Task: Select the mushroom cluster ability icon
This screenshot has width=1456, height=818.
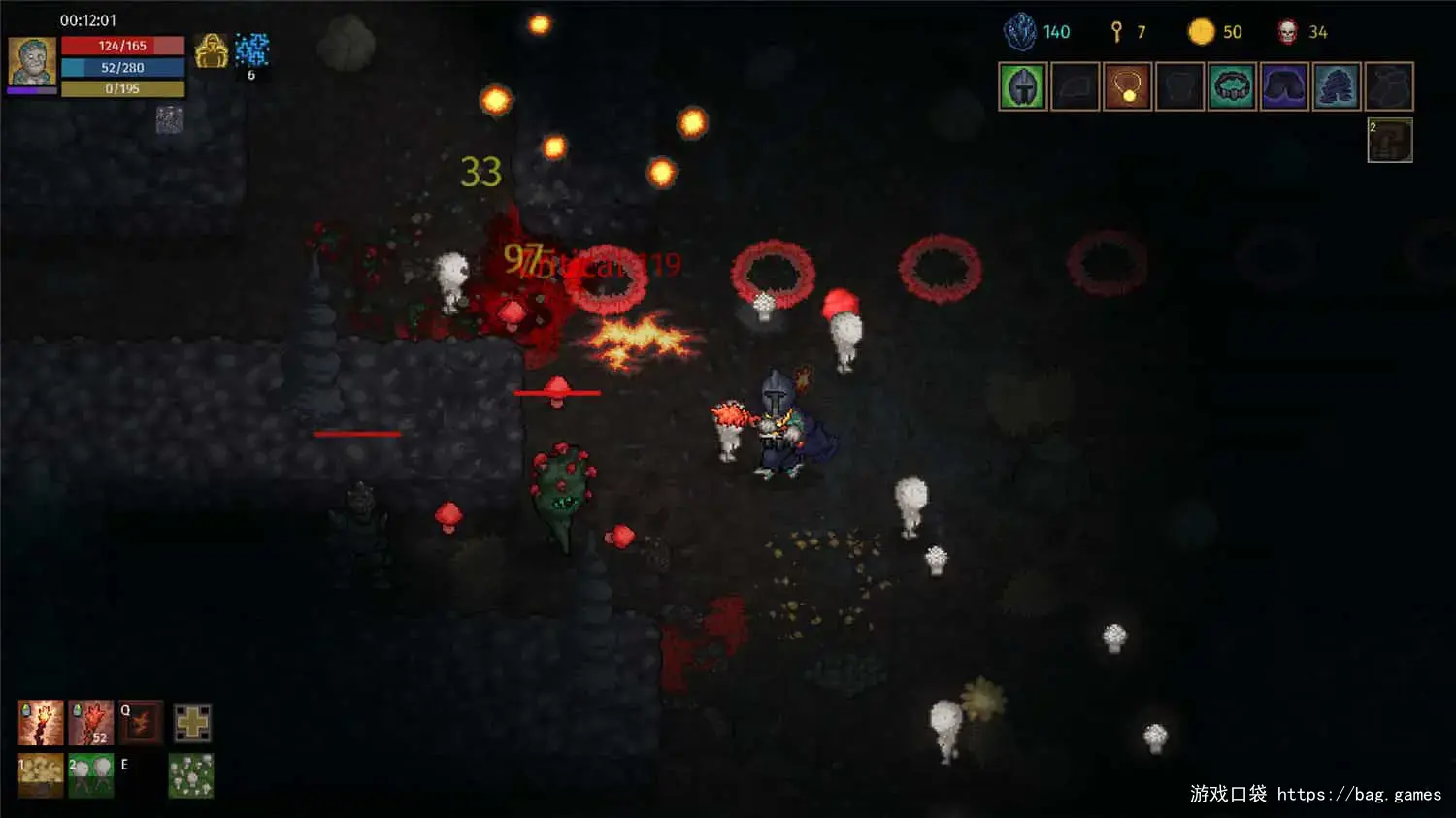Action: [x=191, y=775]
